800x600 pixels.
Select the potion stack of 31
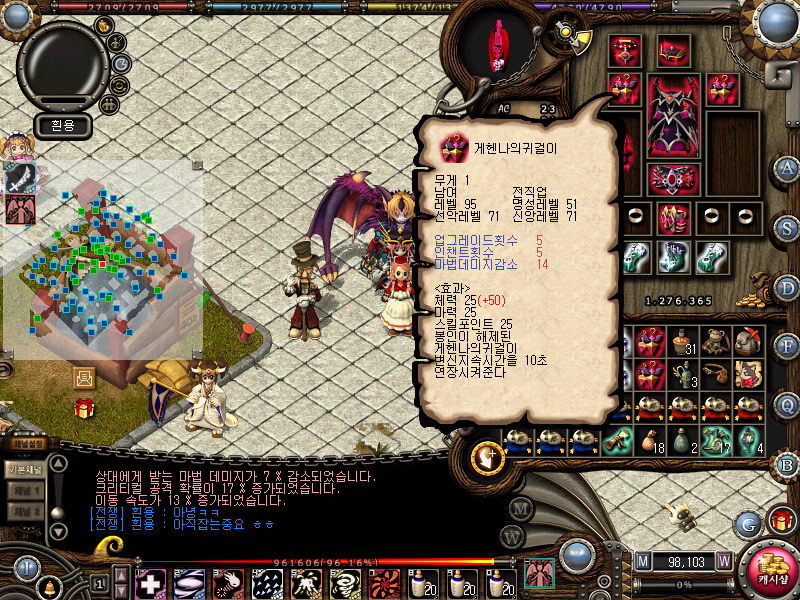[x=683, y=342]
